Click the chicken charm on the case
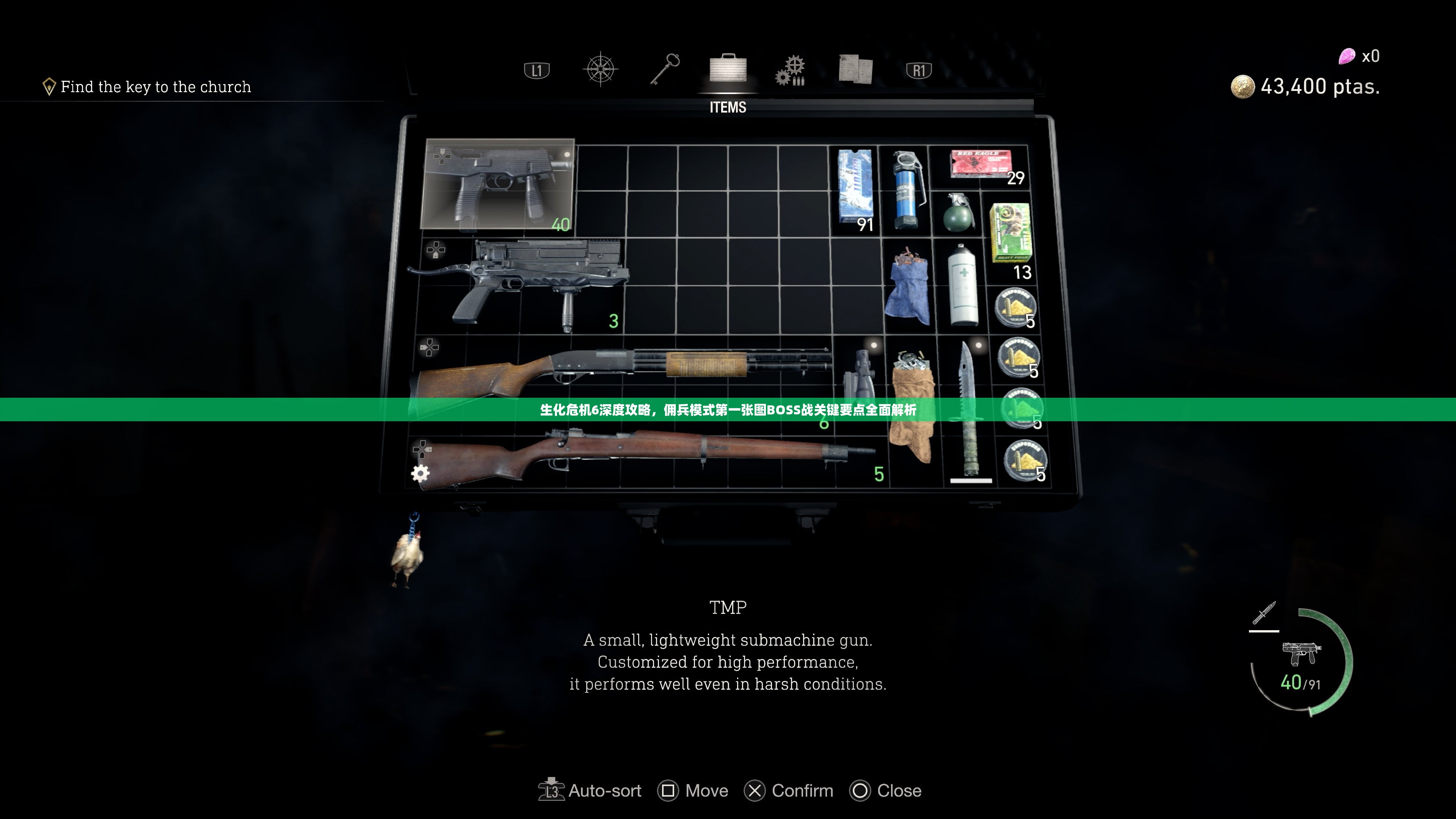Screen dimensions: 1456x819 click(x=408, y=553)
